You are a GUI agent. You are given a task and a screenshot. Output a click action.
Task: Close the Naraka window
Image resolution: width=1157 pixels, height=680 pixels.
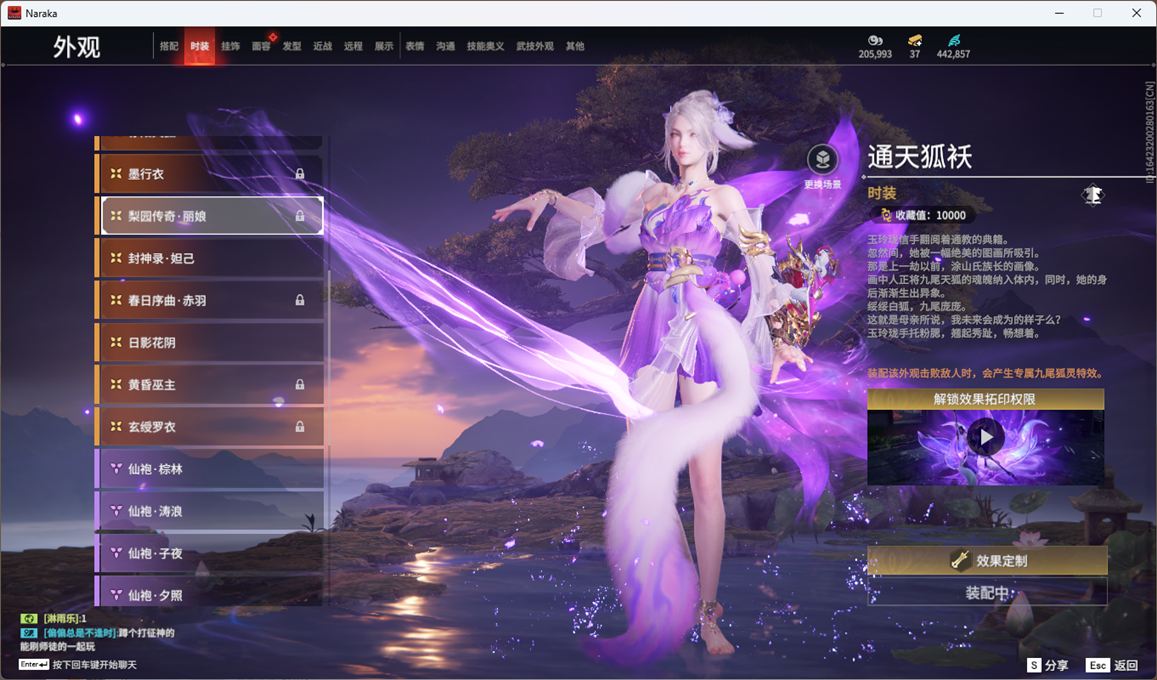click(1136, 13)
